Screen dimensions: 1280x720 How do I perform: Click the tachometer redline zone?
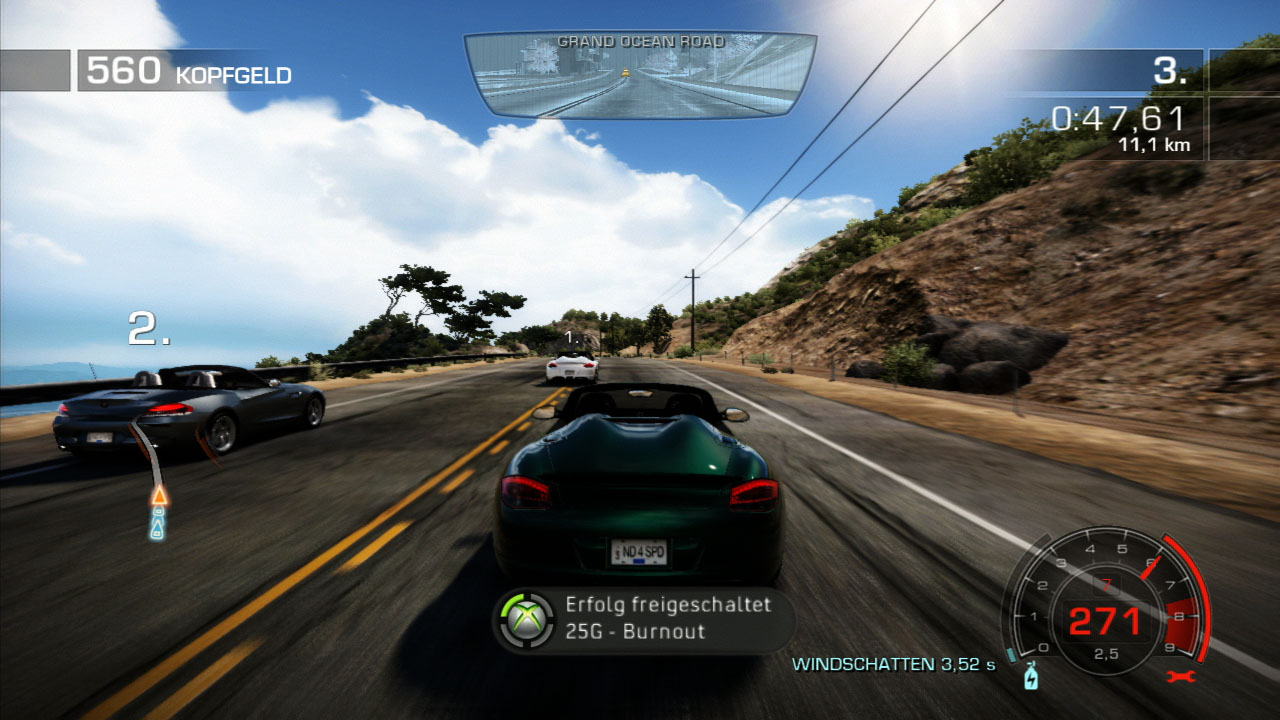click(x=1180, y=621)
